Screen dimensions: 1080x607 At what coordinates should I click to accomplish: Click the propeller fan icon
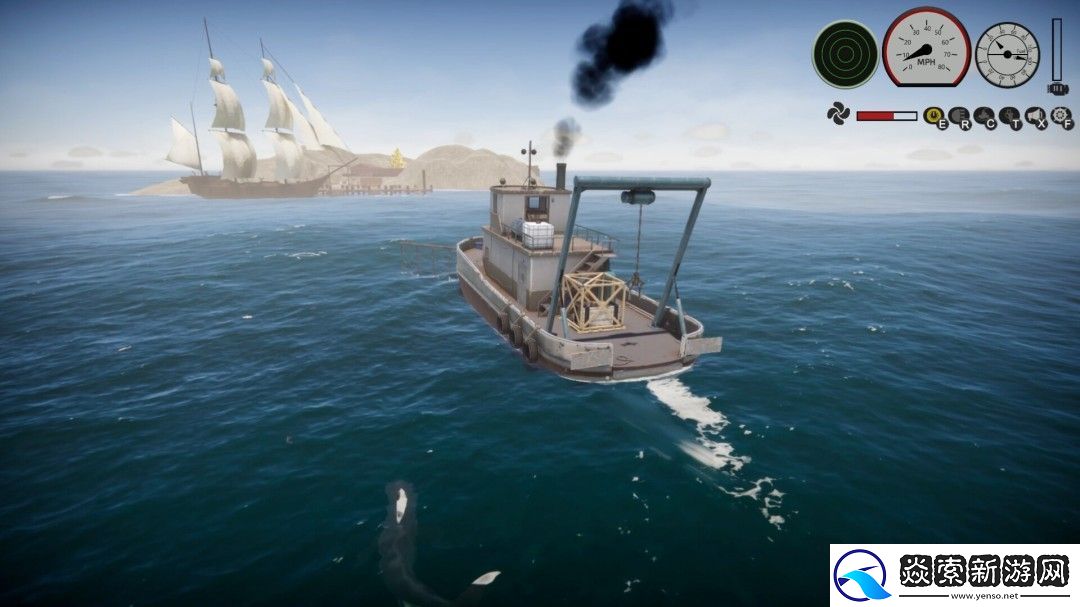click(x=838, y=114)
